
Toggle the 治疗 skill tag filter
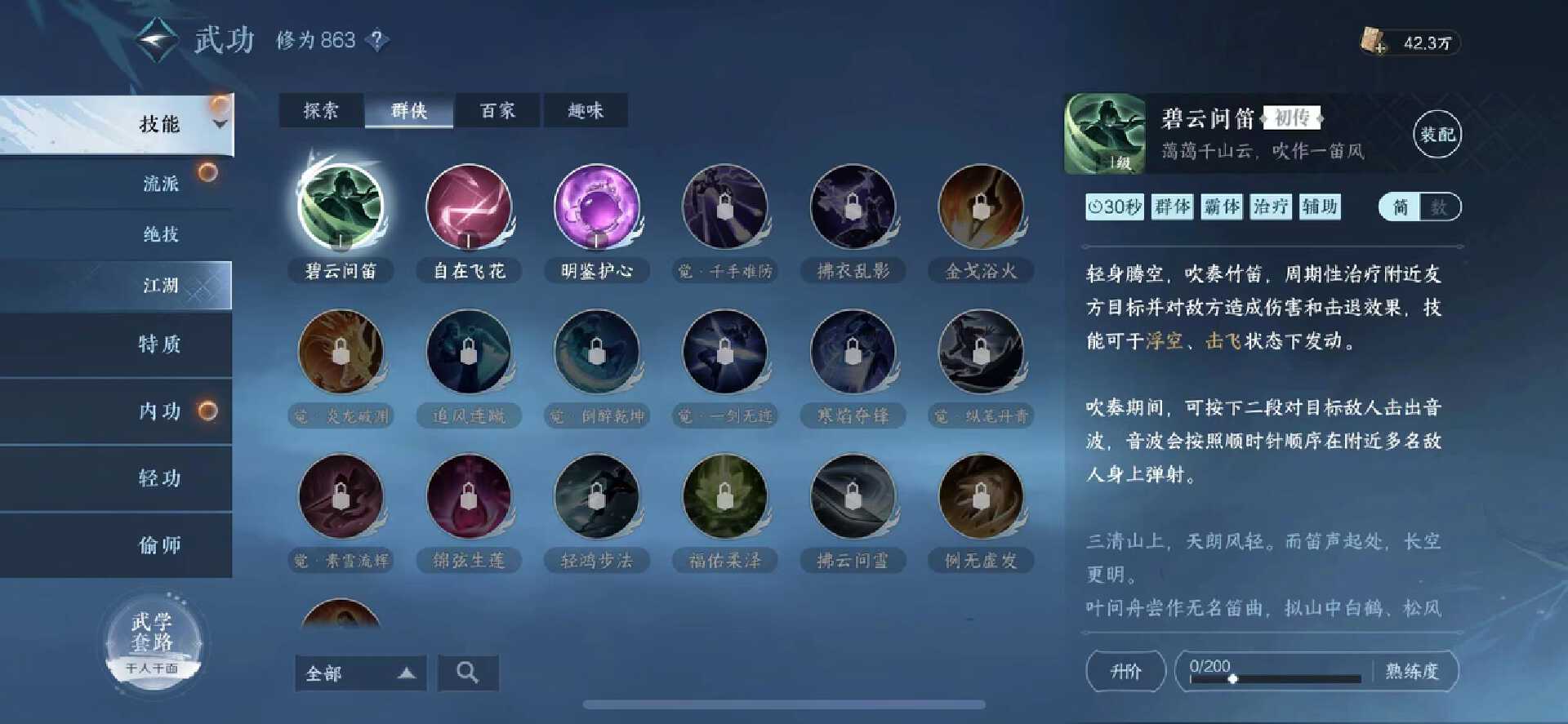pos(1272,207)
